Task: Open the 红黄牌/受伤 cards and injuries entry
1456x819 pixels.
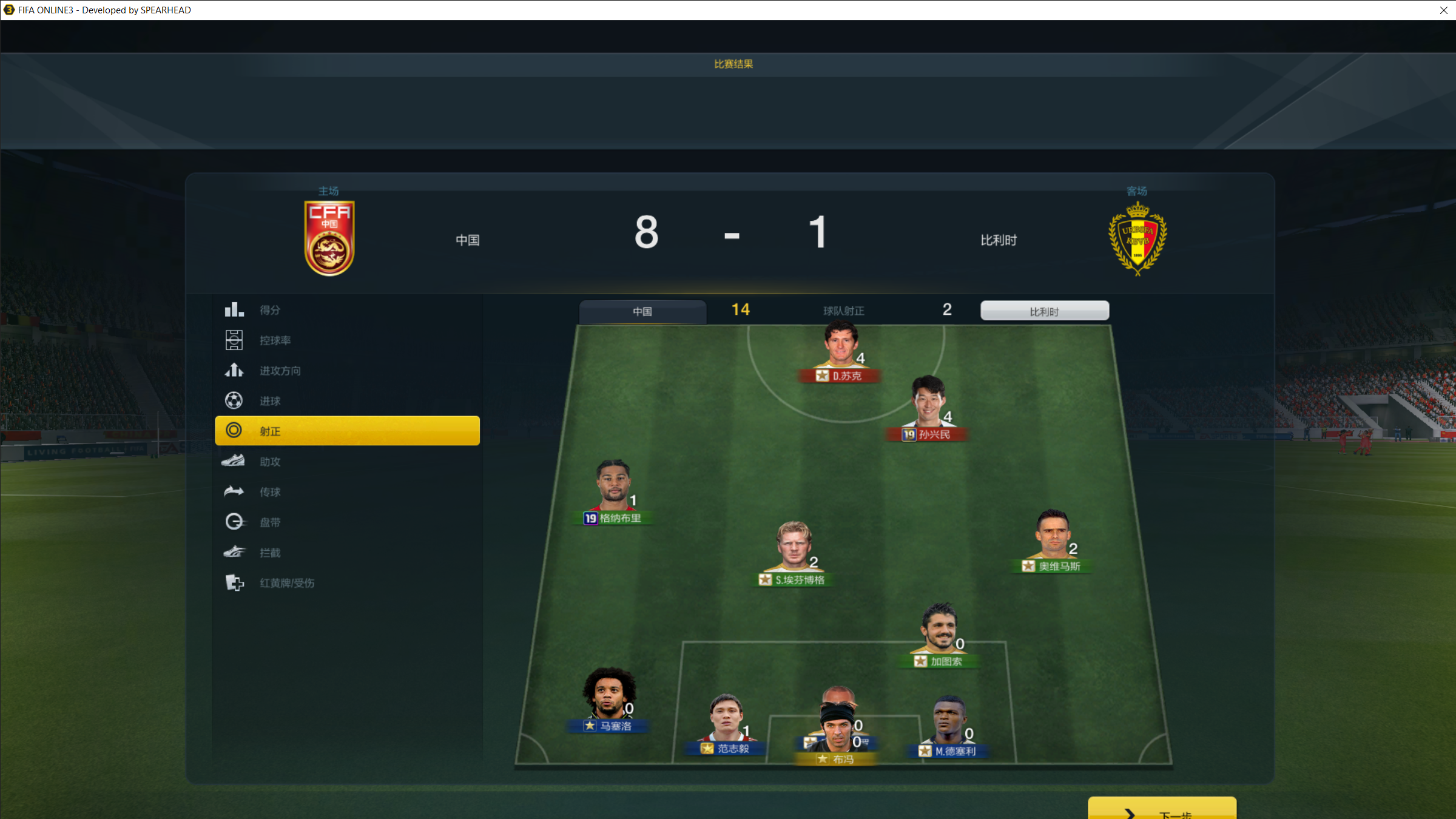Action: click(286, 583)
